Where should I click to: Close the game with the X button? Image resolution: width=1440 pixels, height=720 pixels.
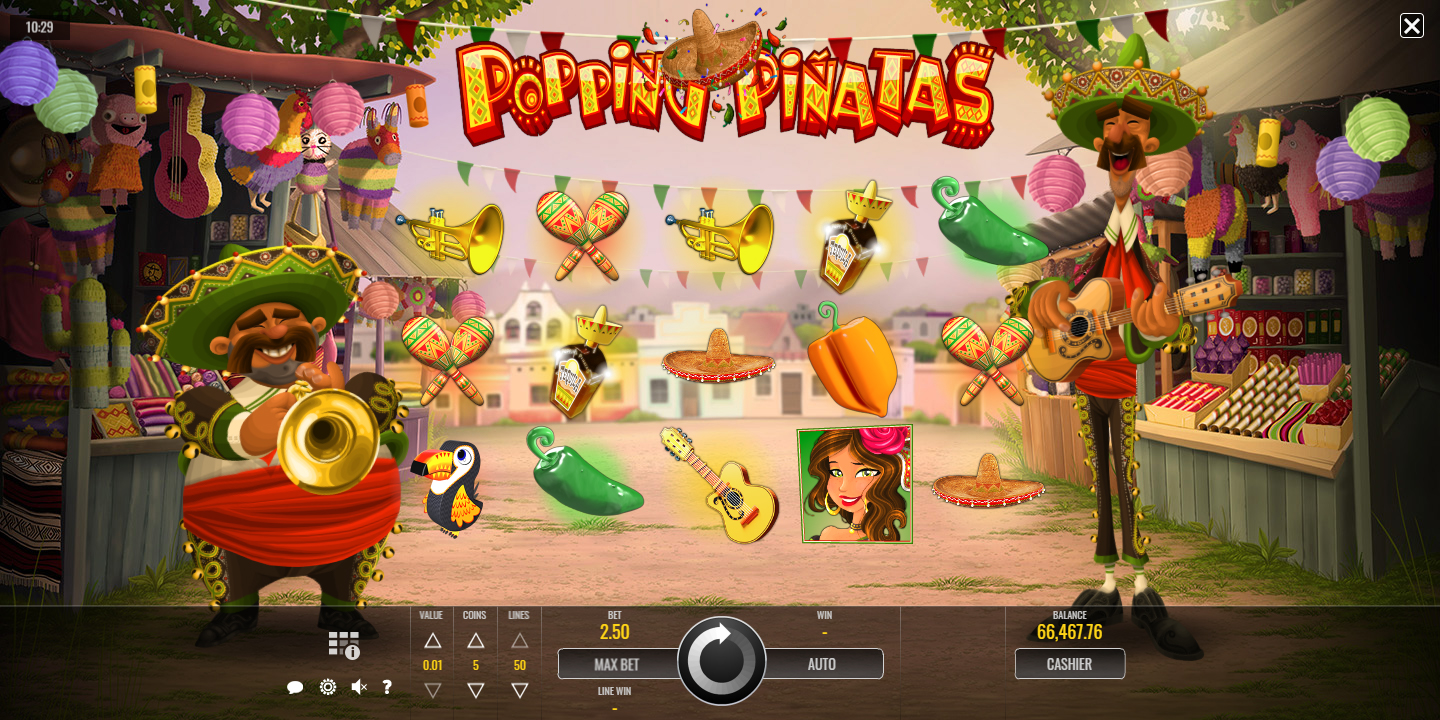pyautogui.click(x=1411, y=26)
